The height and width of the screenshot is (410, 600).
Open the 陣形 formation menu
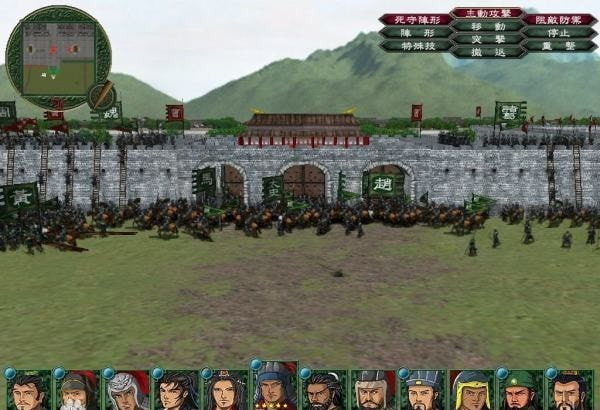pos(414,32)
